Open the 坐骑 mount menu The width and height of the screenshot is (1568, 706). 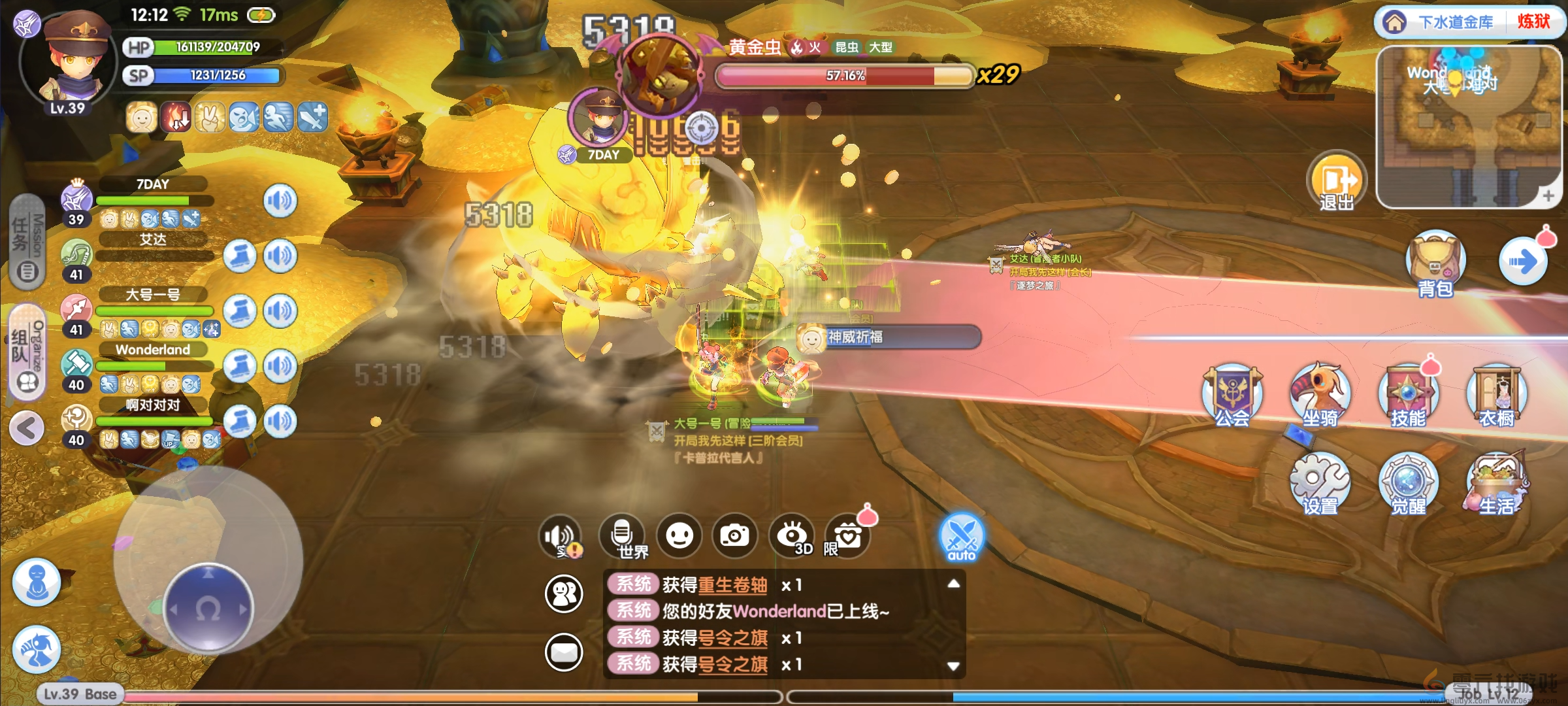[1320, 395]
